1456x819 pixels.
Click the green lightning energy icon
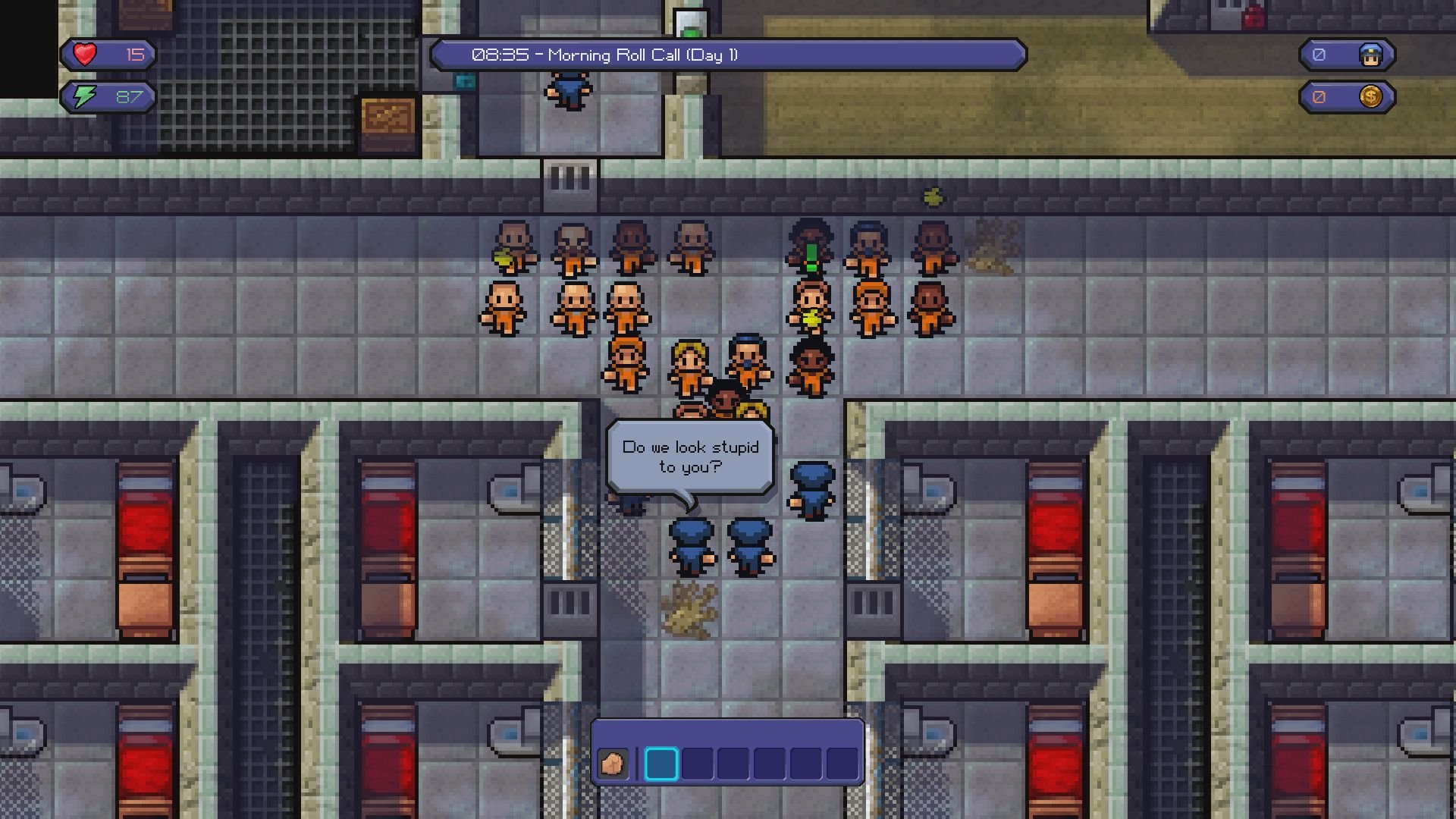tap(86, 96)
